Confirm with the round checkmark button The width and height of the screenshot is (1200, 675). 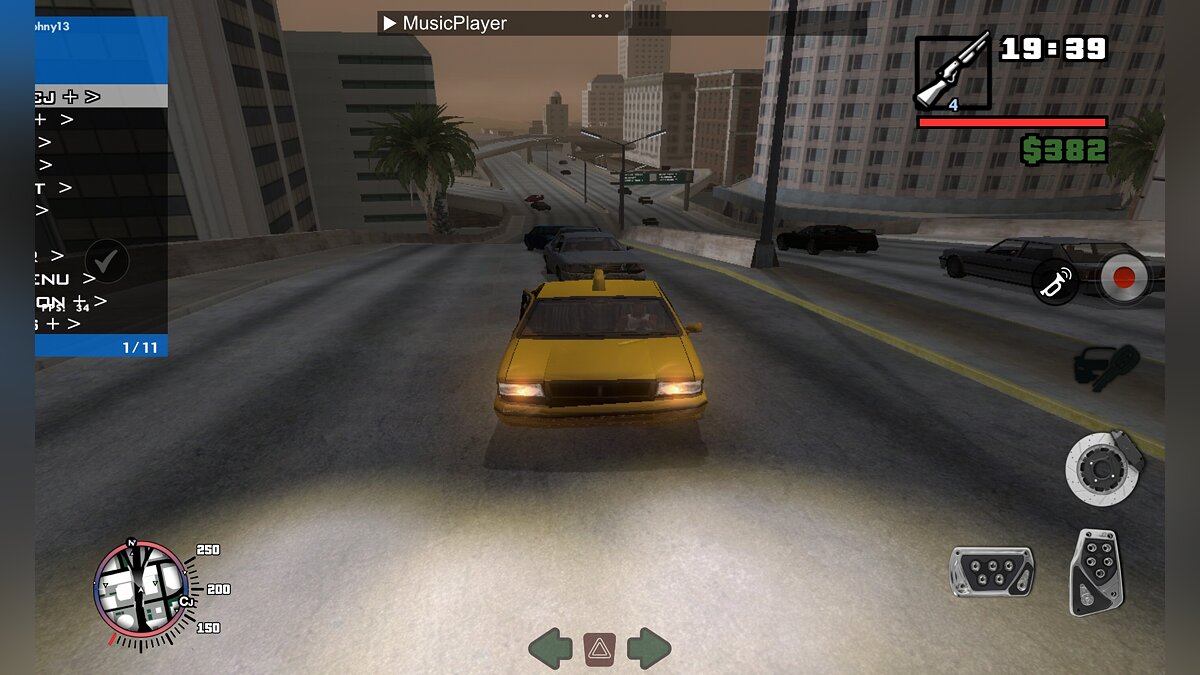pos(107,261)
